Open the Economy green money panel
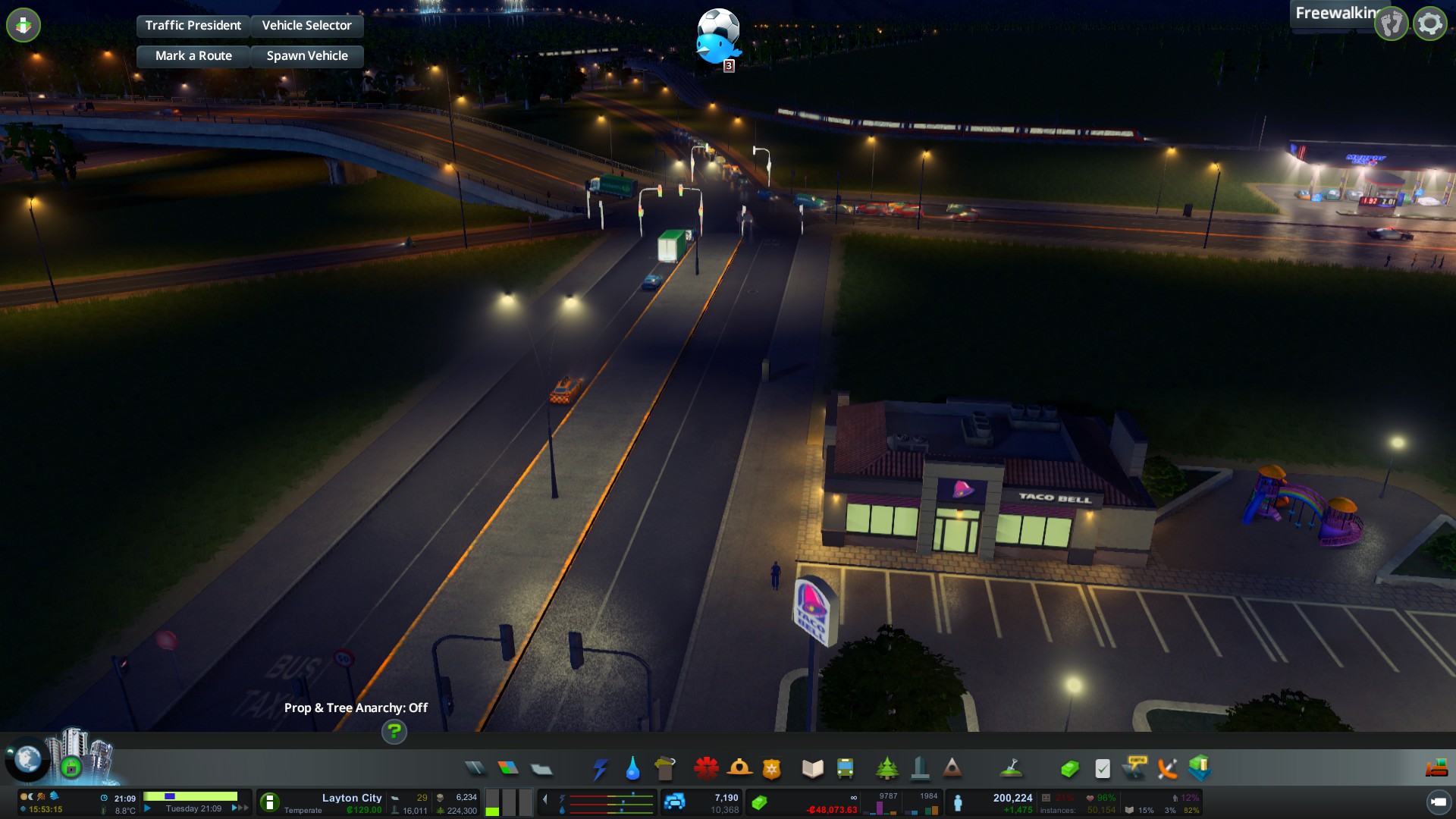This screenshot has width=1456, height=819. pos(1069,769)
